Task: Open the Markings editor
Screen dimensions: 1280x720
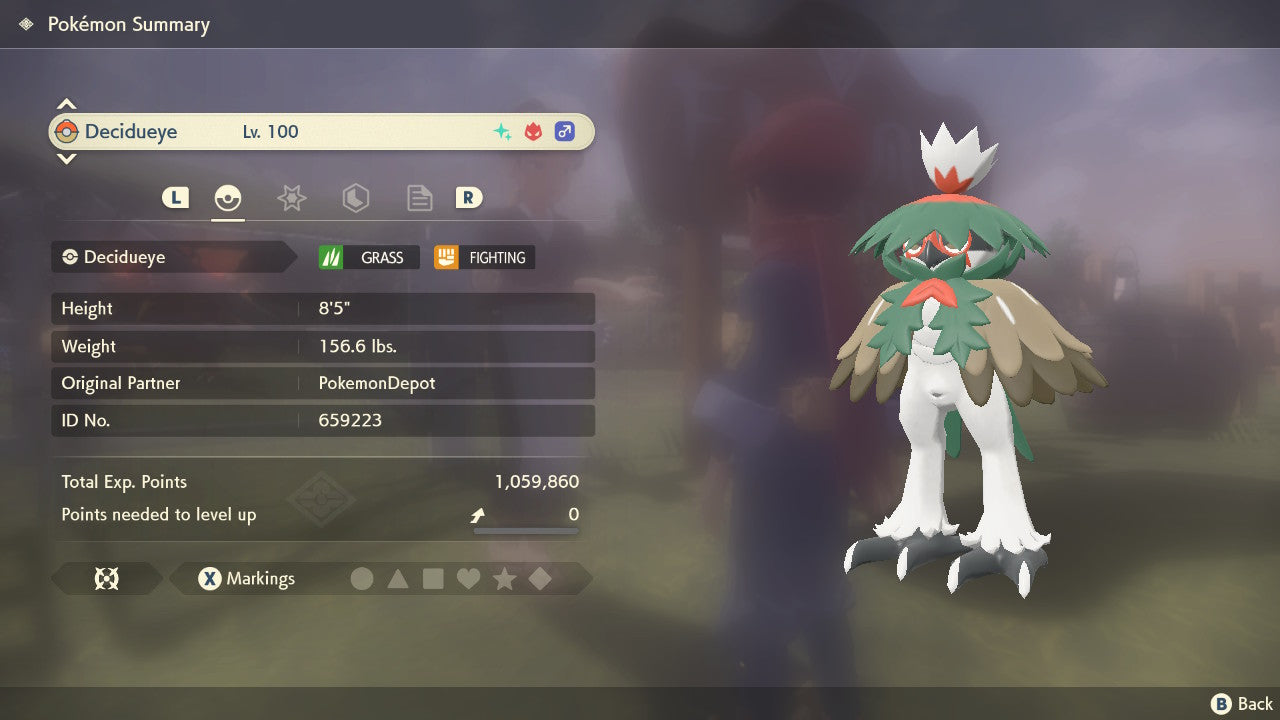Action: [x=247, y=578]
